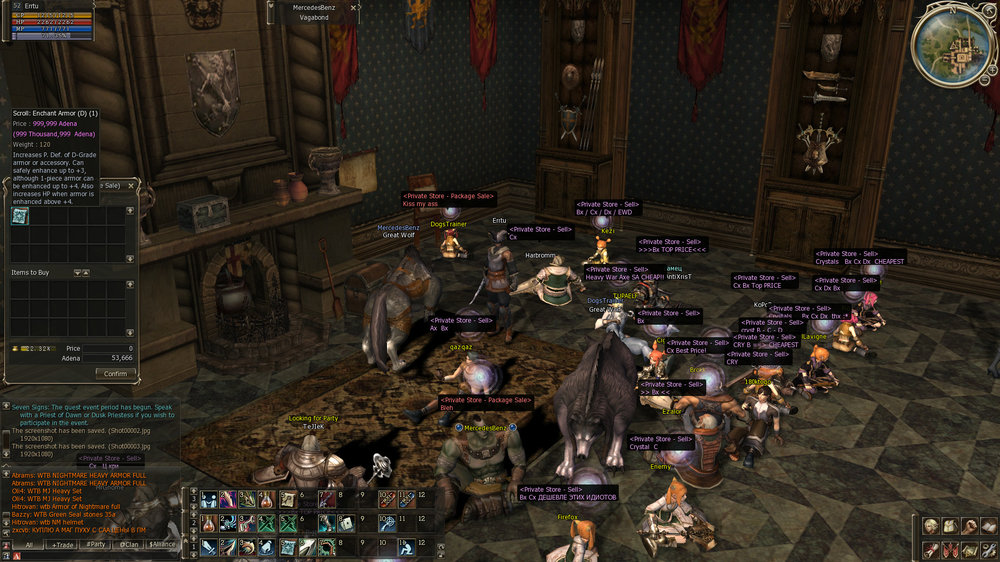Image resolution: width=1000 pixels, height=562 pixels.
Task: Activate the sword skill in bottom hotbar slot one
Action: point(207,547)
